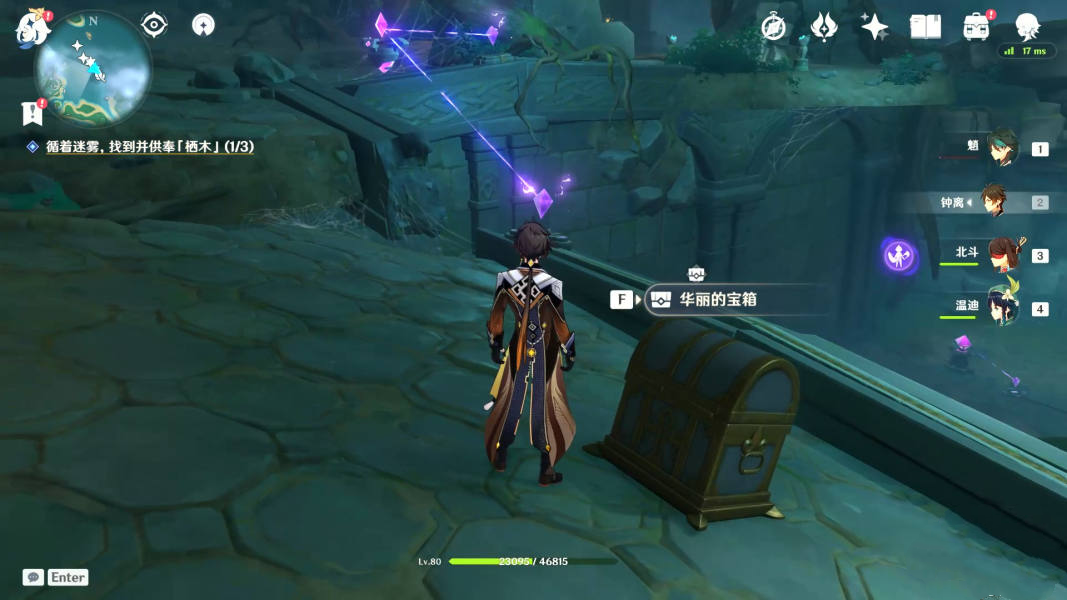Click the round star icon beside the eye icon

point(203,25)
